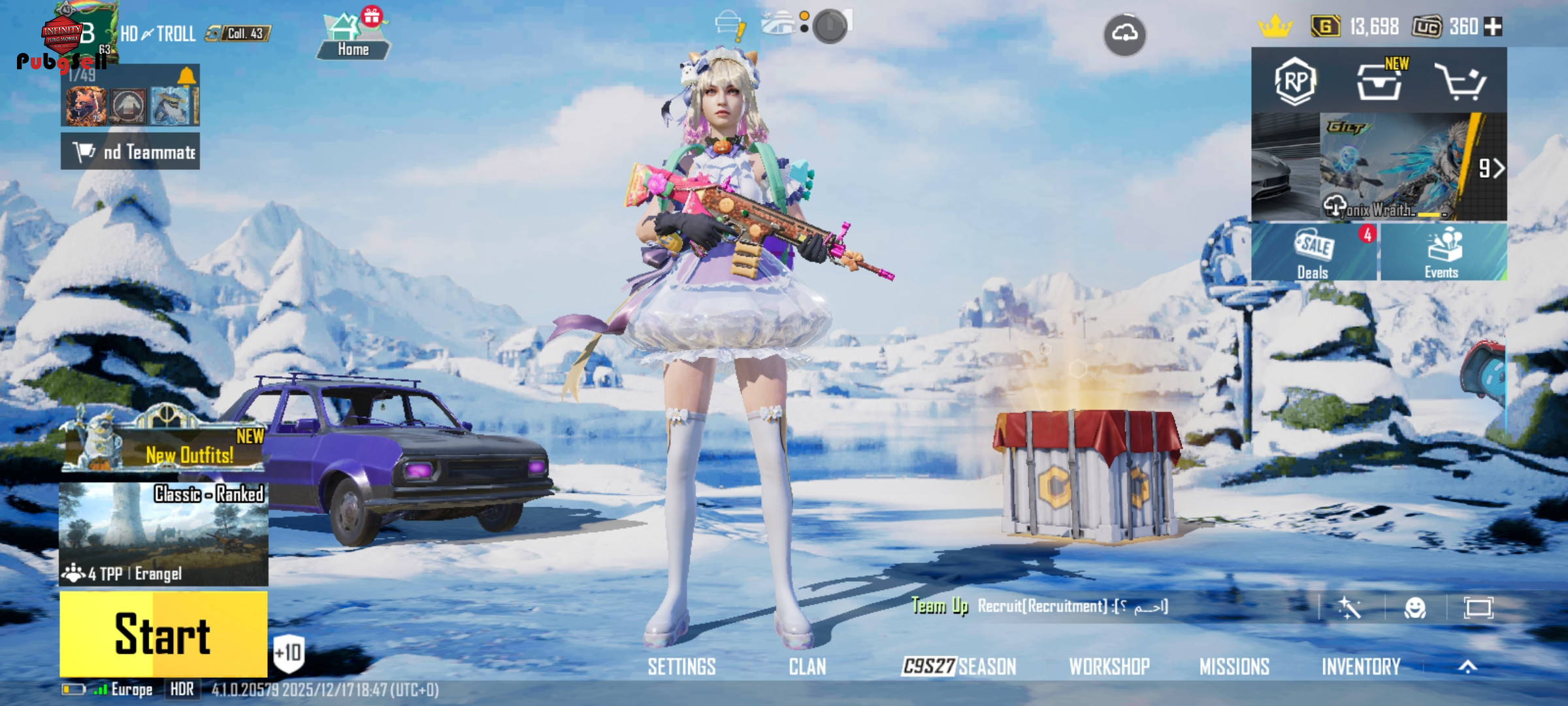The image size is (1568, 706).
Task: Expand the bottom menu arrow
Action: point(1467,667)
